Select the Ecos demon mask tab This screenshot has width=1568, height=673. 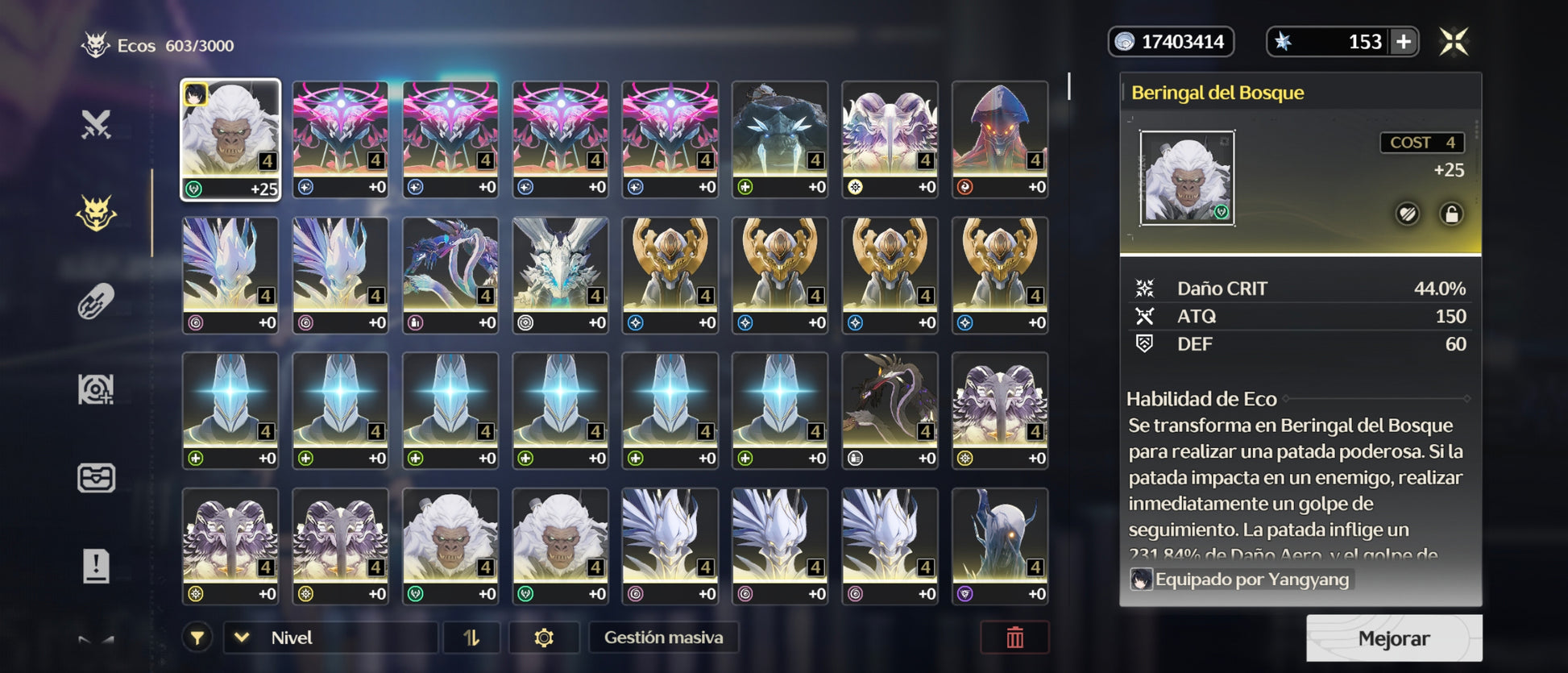[96, 214]
